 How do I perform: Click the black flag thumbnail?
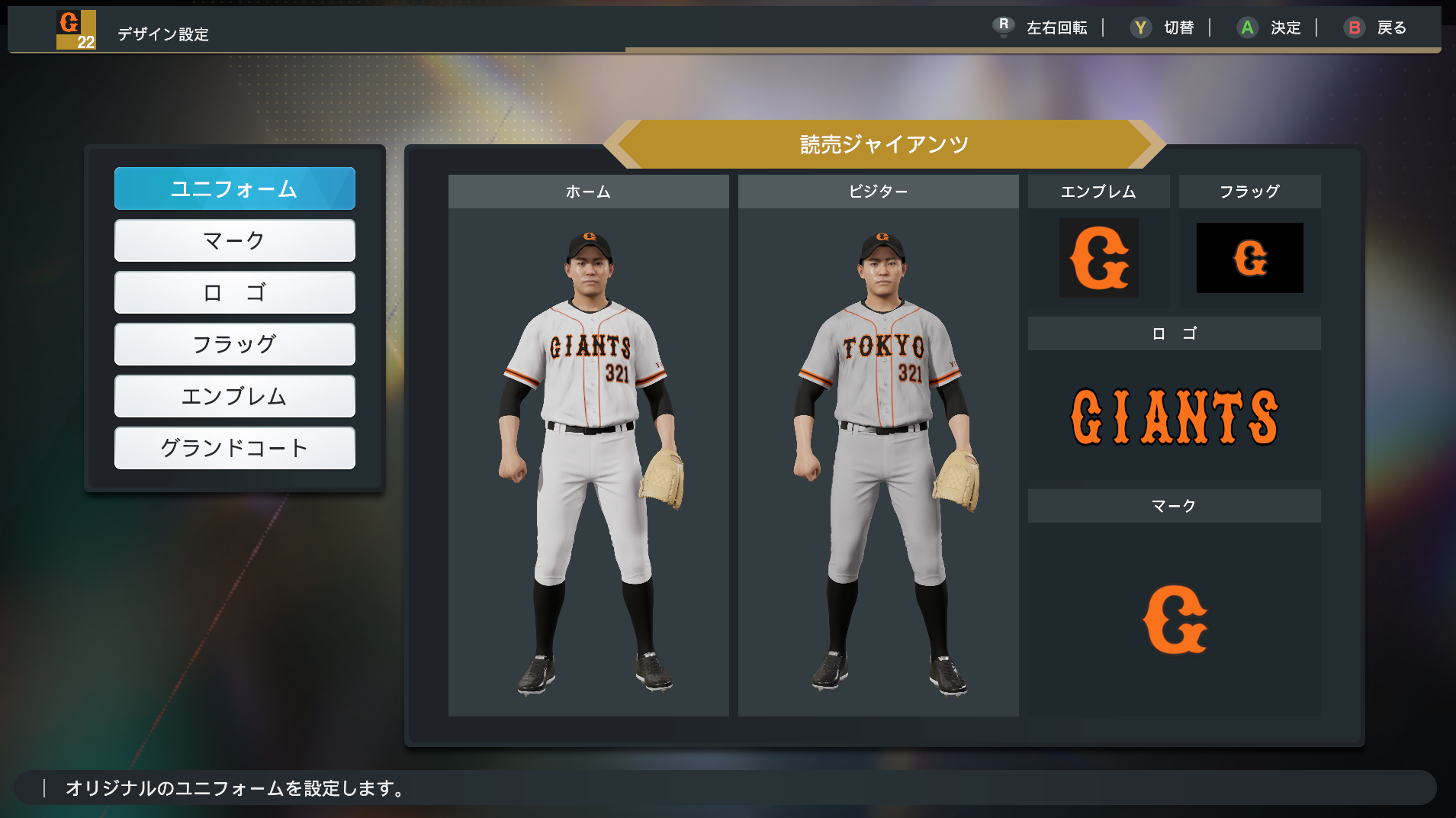click(1249, 258)
